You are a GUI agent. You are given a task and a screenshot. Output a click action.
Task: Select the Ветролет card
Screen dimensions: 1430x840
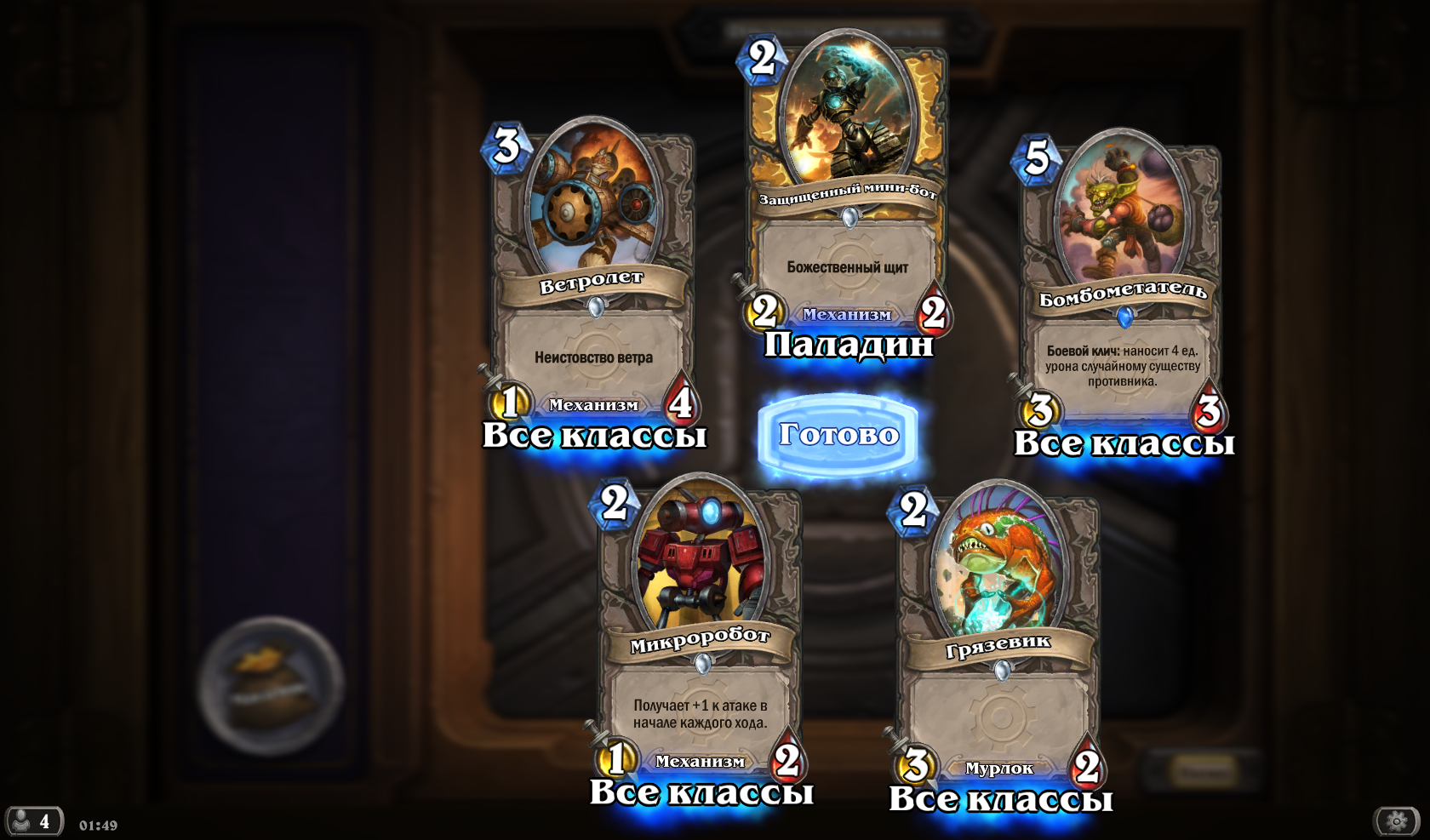[593, 281]
